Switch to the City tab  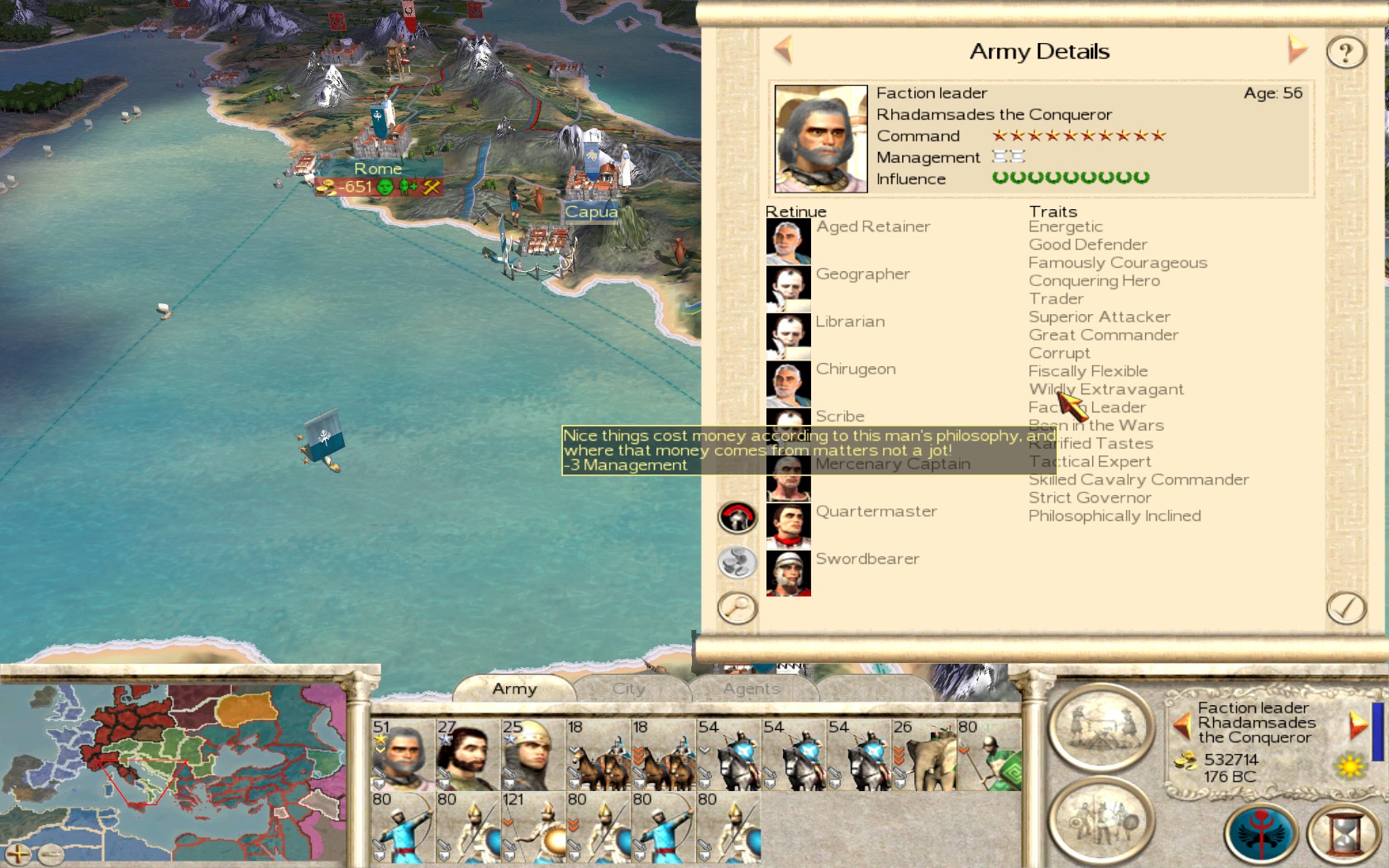(x=628, y=689)
